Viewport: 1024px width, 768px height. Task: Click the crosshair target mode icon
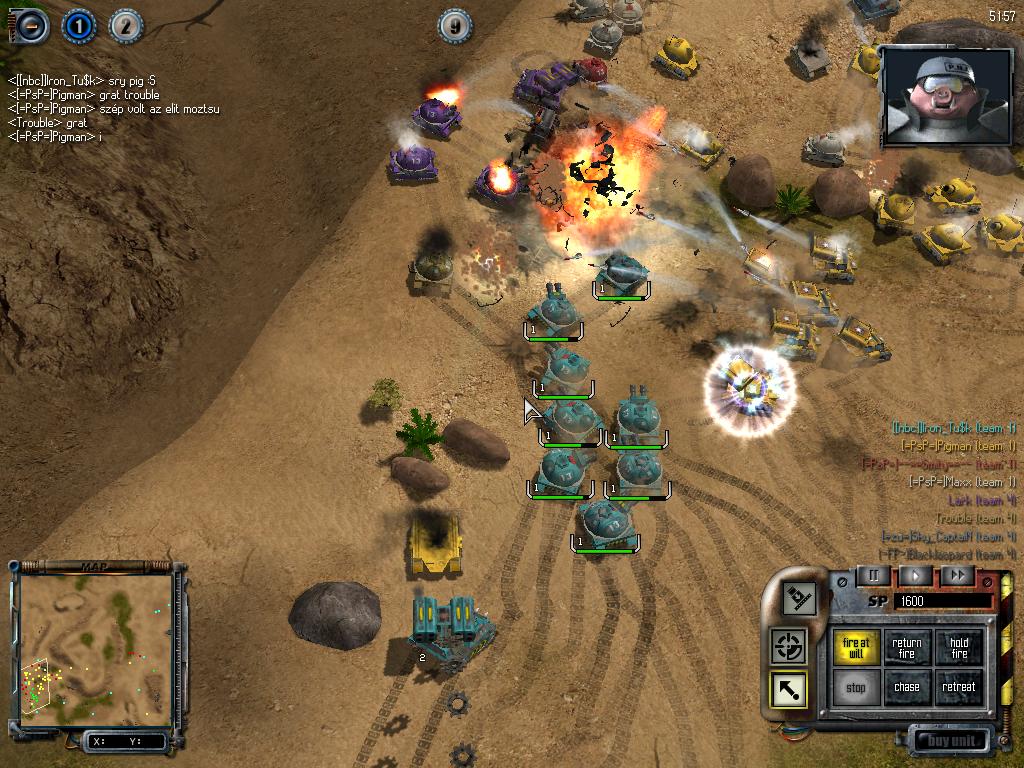(x=788, y=646)
